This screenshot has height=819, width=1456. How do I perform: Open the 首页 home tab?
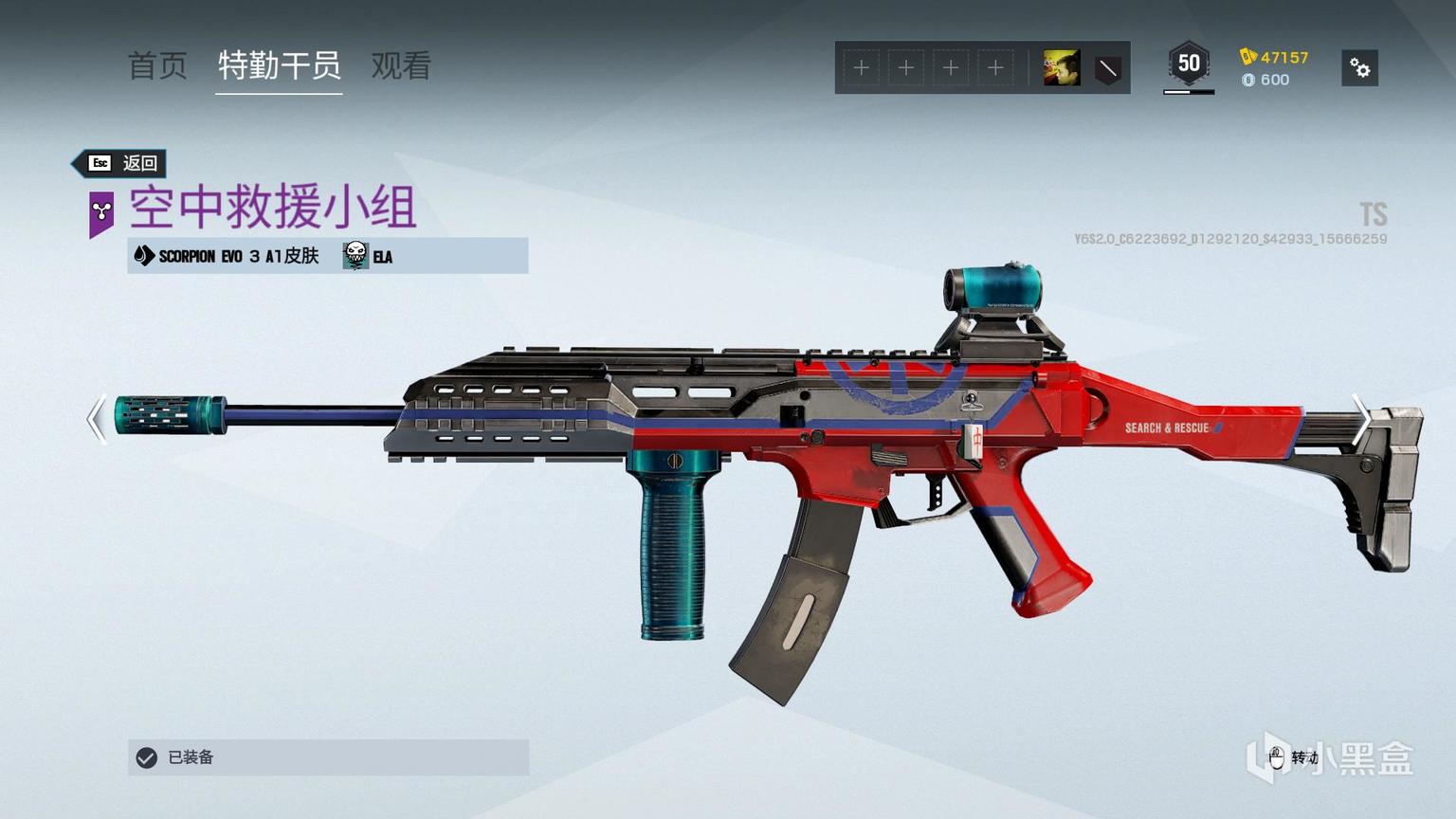[x=157, y=65]
